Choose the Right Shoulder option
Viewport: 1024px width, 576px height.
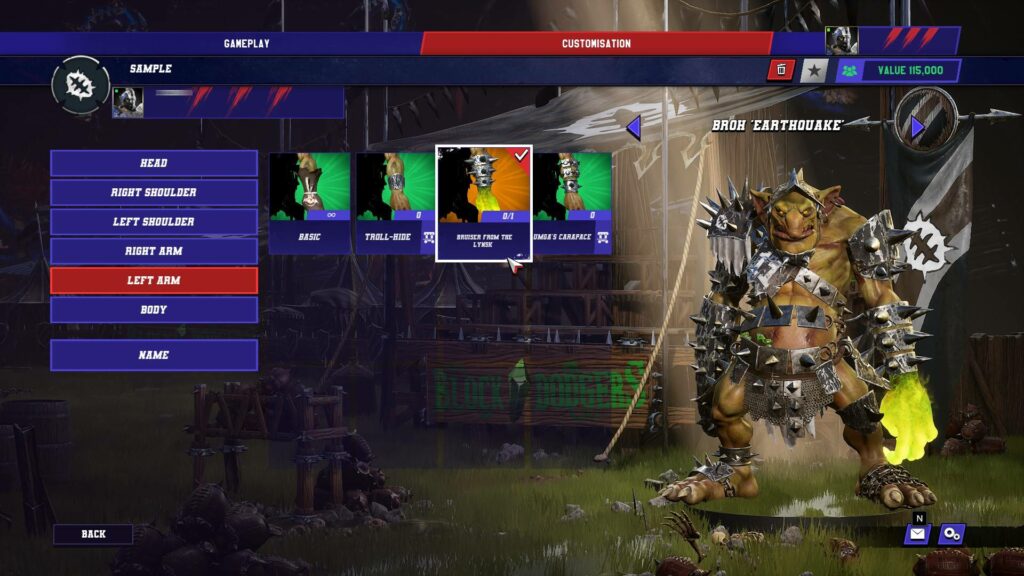tap(154, 192)
